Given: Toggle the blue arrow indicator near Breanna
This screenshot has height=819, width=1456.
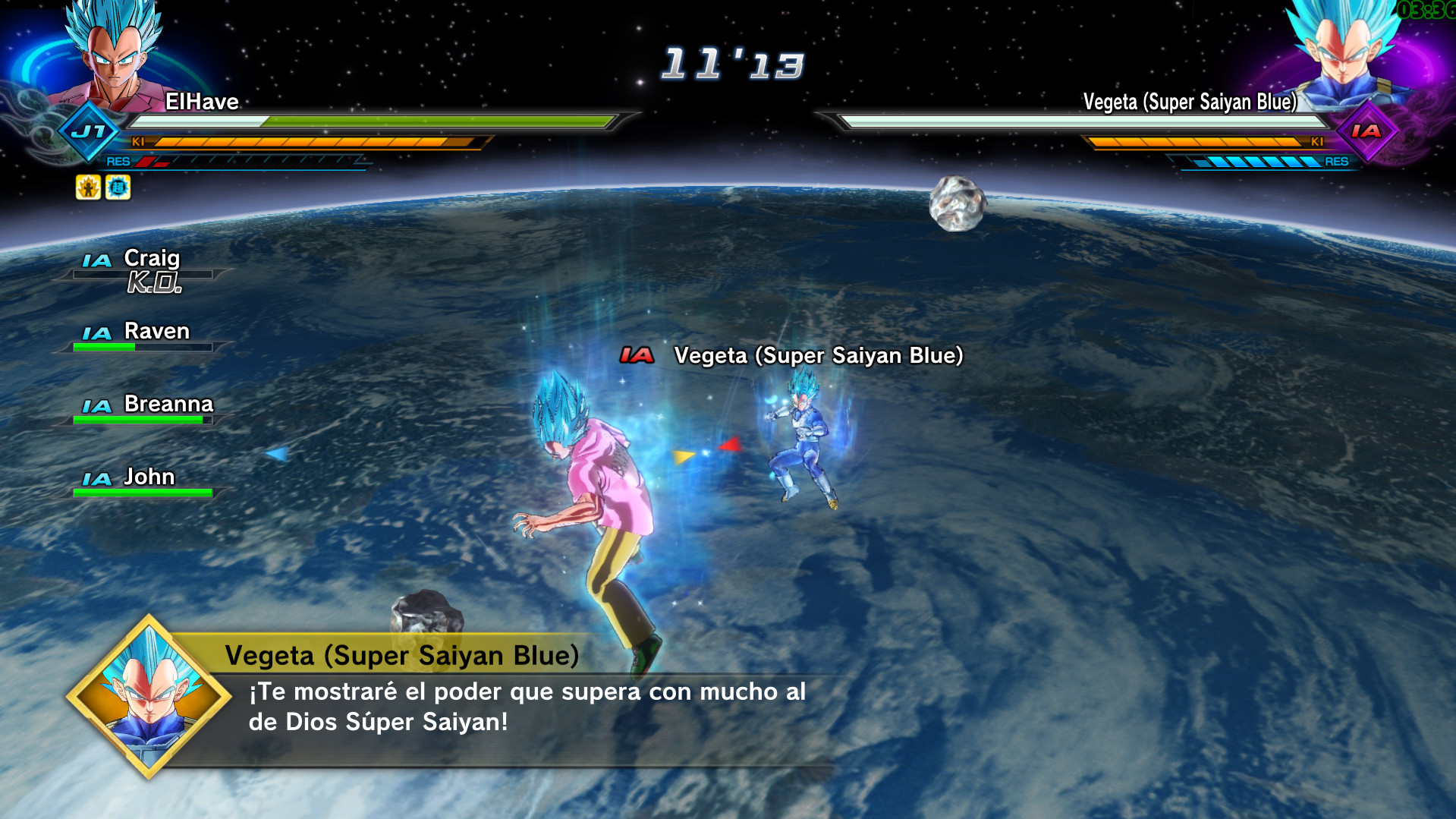Looking at the screenshot, I should (278, 452).
